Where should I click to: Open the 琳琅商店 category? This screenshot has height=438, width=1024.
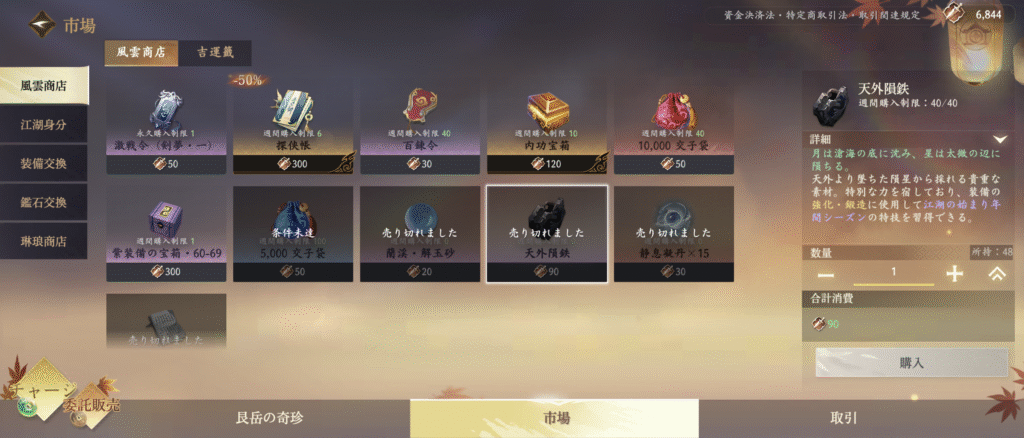click(44, 241)
